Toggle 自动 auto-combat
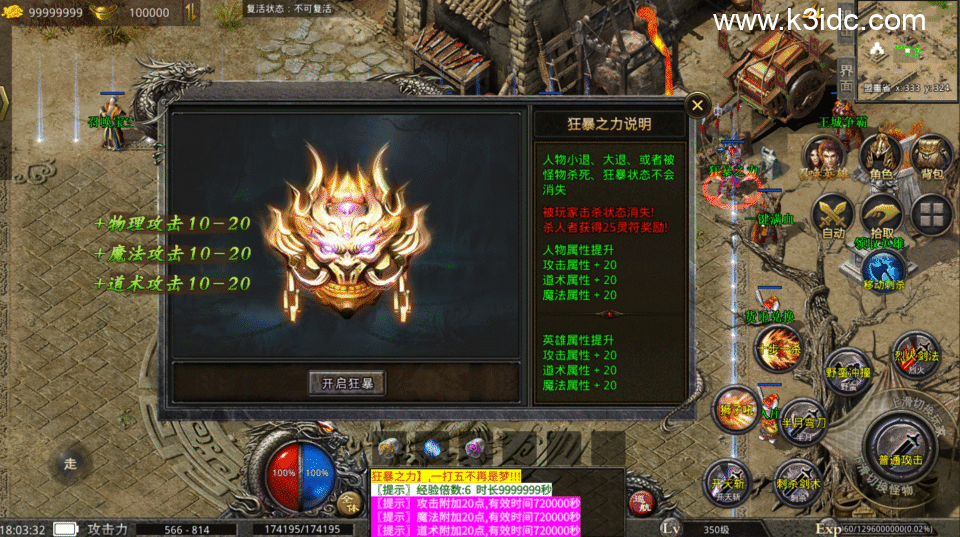The height and width of the screenshot is (537, 960). [833, 213]
